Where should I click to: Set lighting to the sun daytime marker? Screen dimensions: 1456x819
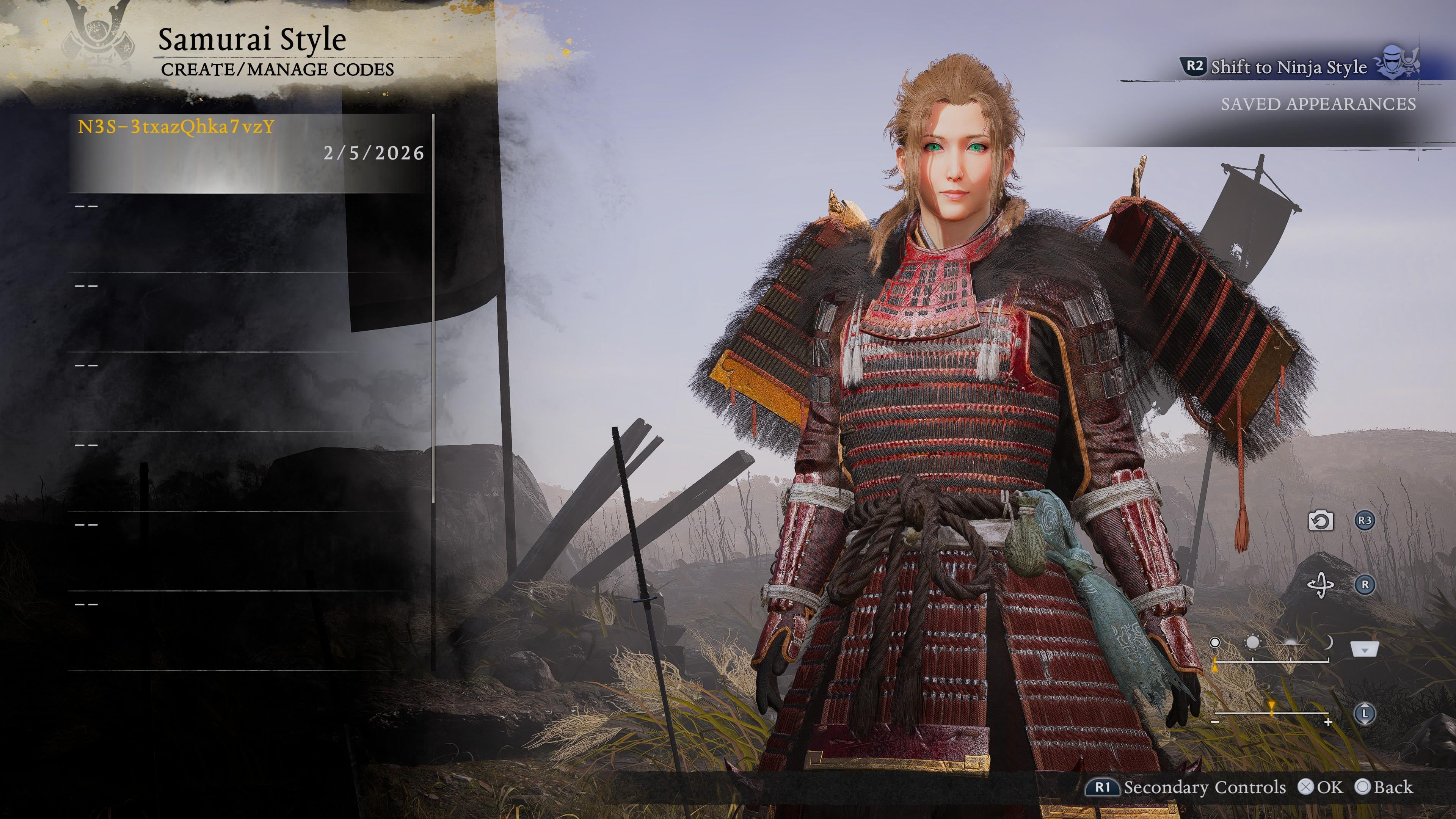[x=1252, y=643]
